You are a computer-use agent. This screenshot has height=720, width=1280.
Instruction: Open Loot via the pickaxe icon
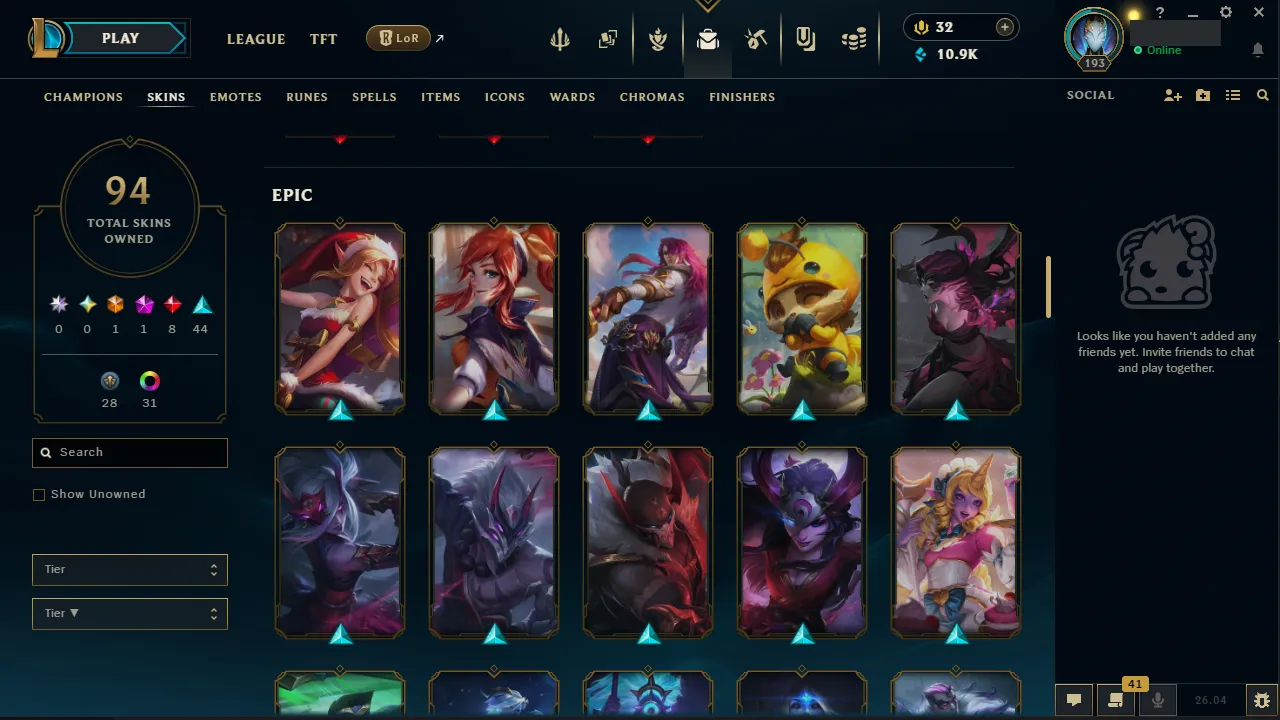tap(756, 39)
